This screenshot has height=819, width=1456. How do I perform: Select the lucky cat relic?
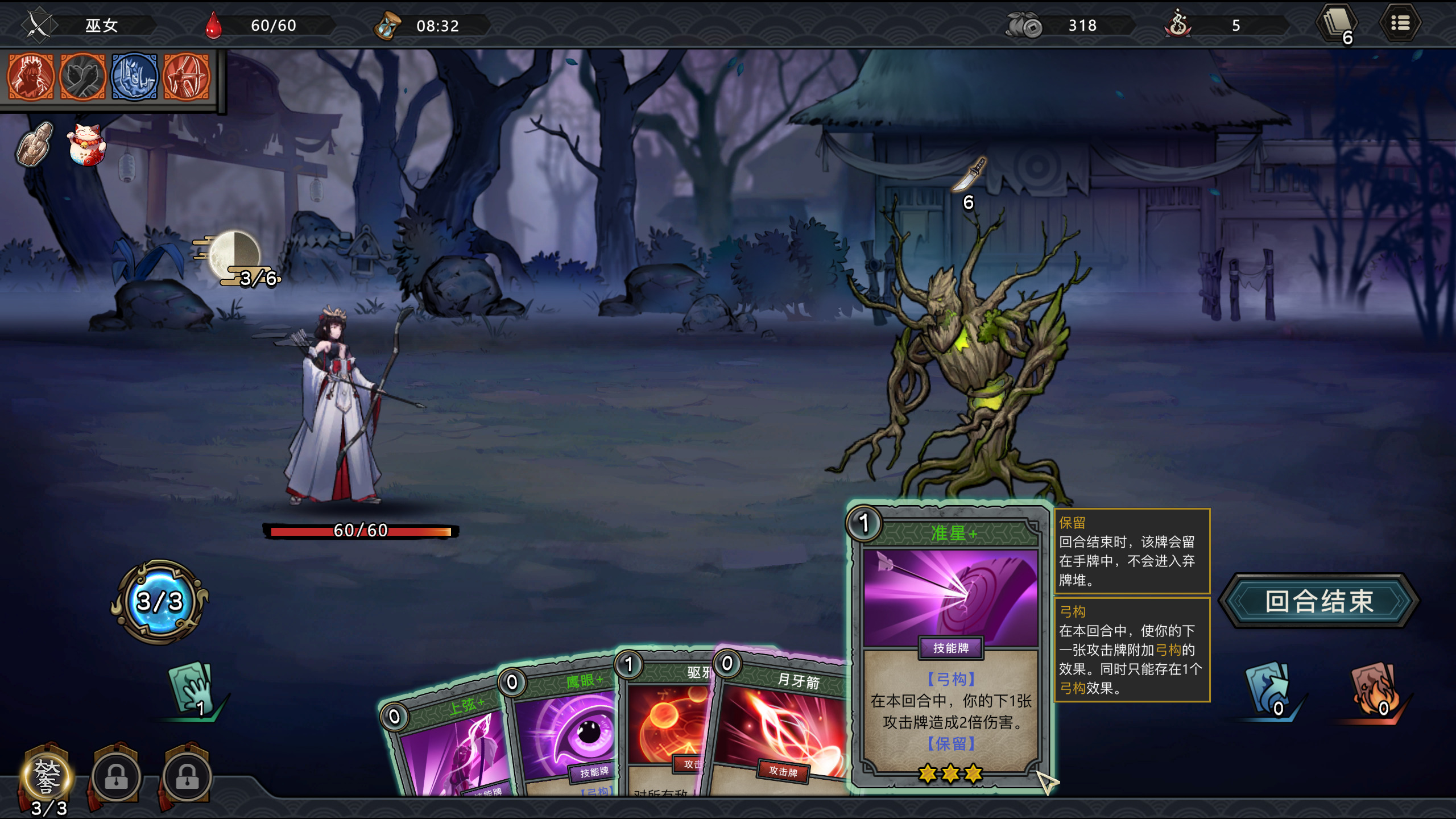[86, 145]
